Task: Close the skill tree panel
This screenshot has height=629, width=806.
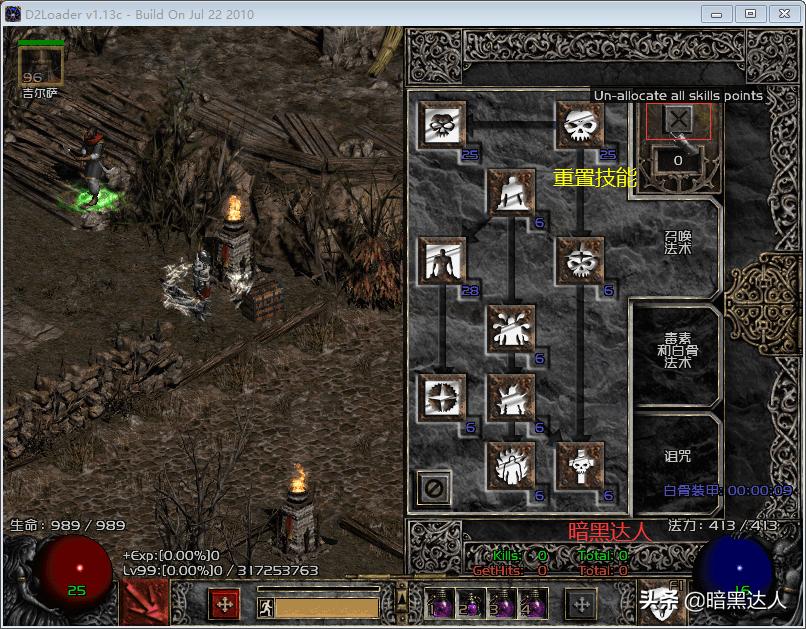Action: tap(435, 488)
